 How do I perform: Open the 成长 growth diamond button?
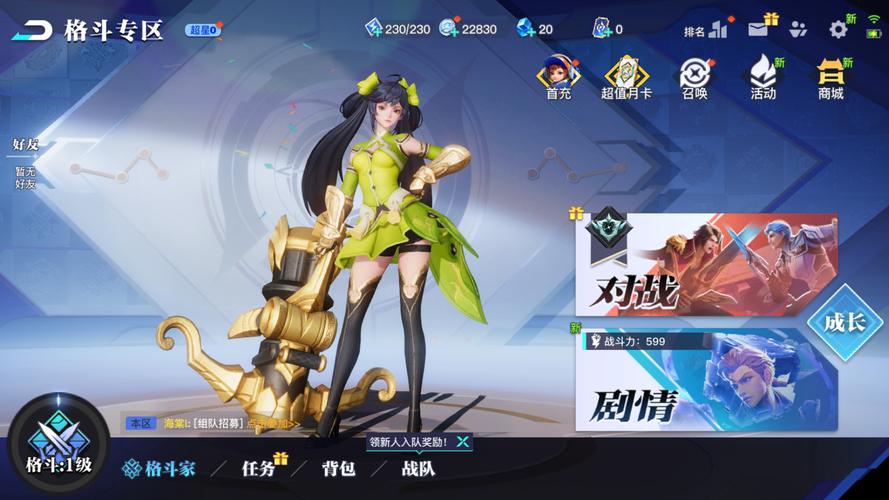coord(843,323)
